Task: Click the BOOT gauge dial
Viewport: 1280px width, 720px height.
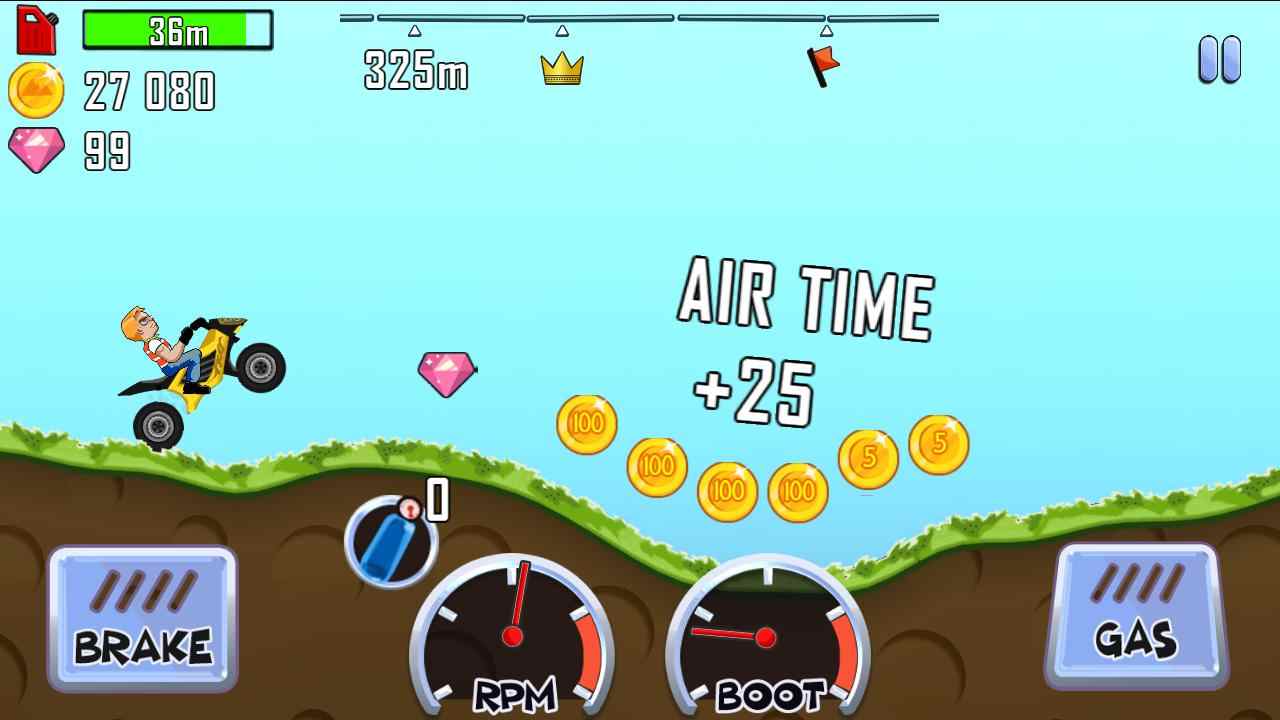Action: coord(765,635)
